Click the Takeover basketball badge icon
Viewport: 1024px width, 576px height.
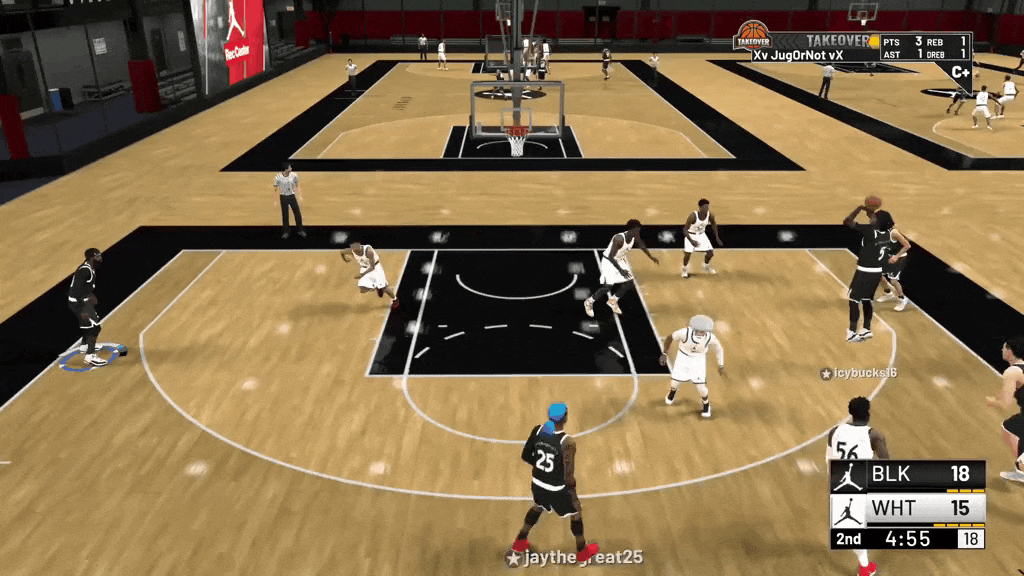click(752, 36)
